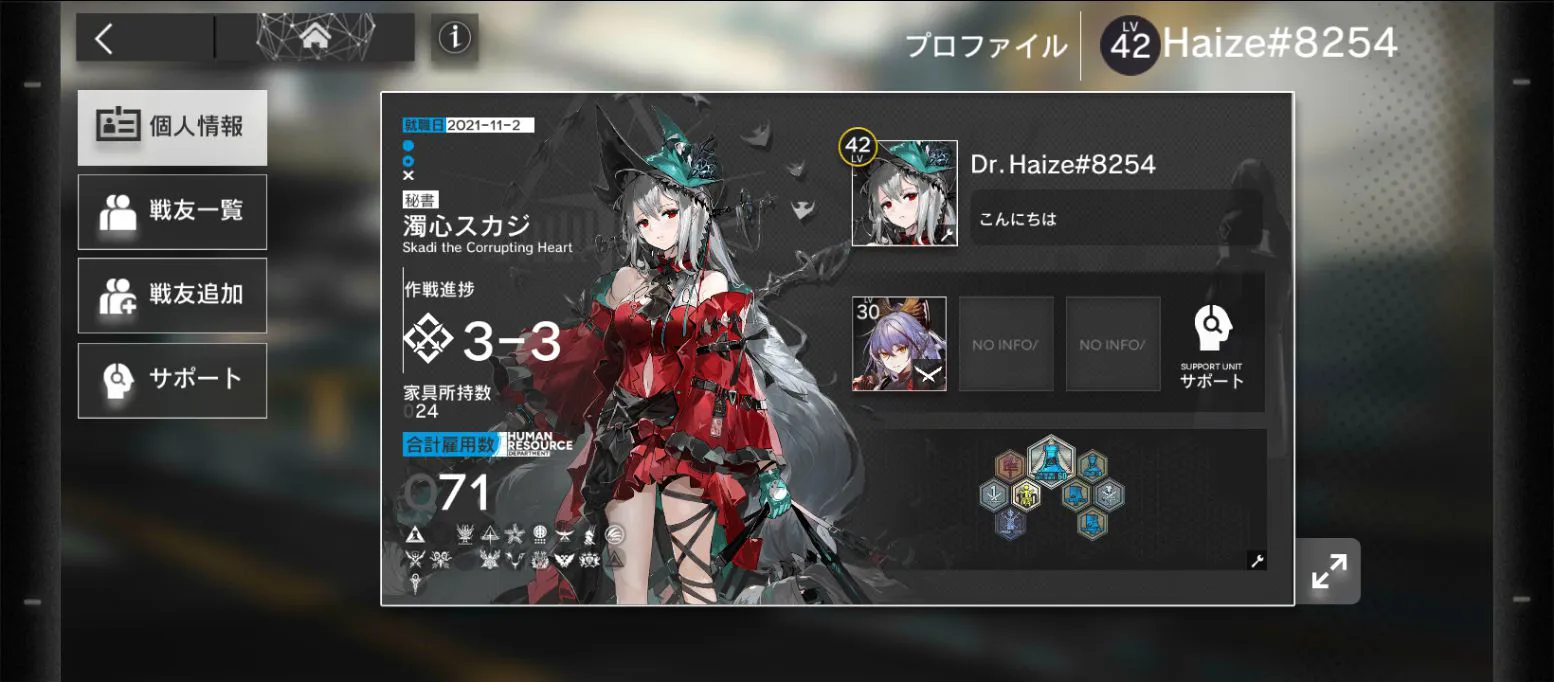The width and height of the screenshot is (1554, 682).
Task: Open the info icon button
Action: click(x=454, y=38)
